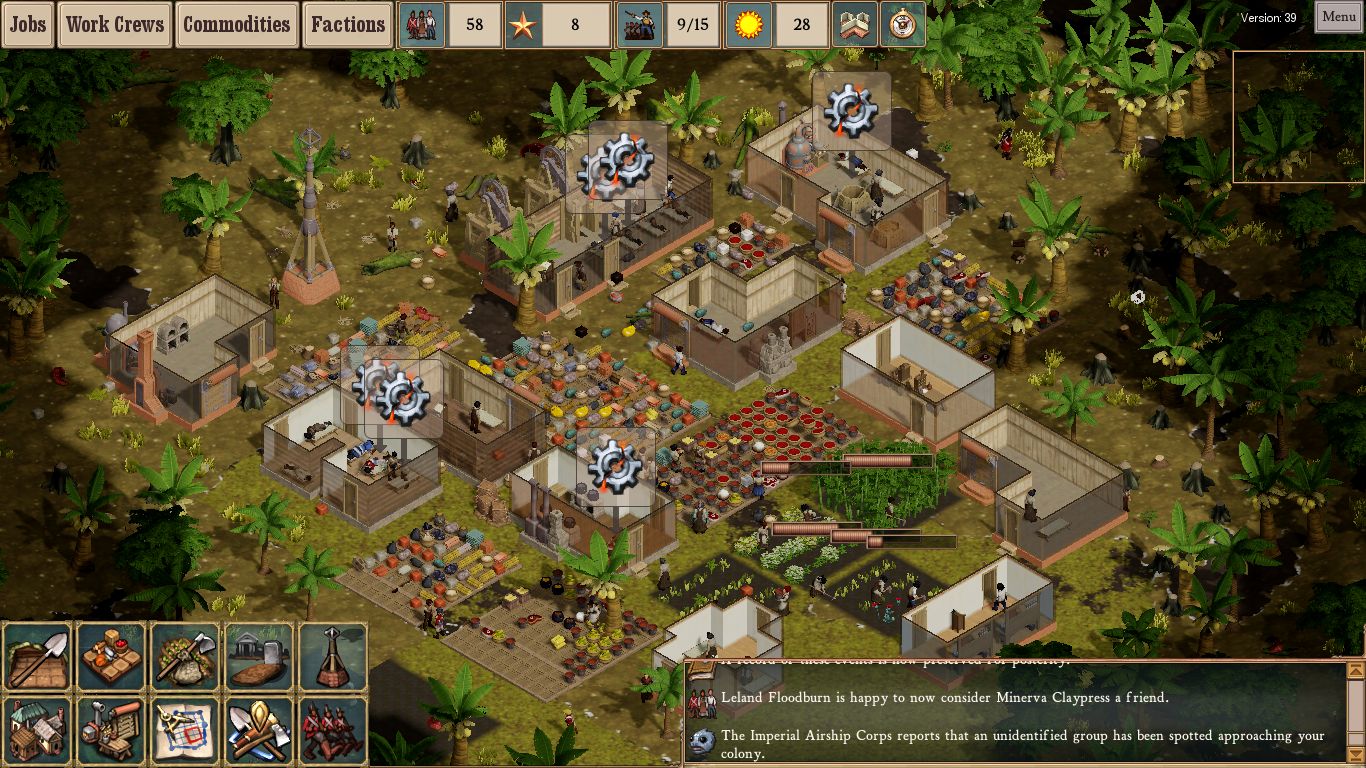Choose the shovel flatten terrain tool
This screenshot has width=1366, height=768.
coord(37,657)
